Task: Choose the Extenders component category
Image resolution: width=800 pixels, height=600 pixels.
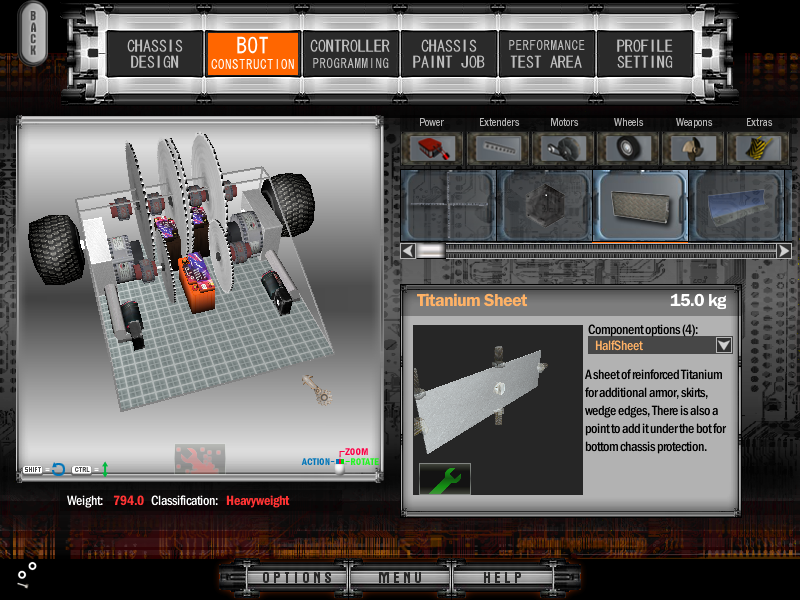Action: [499, 148]
